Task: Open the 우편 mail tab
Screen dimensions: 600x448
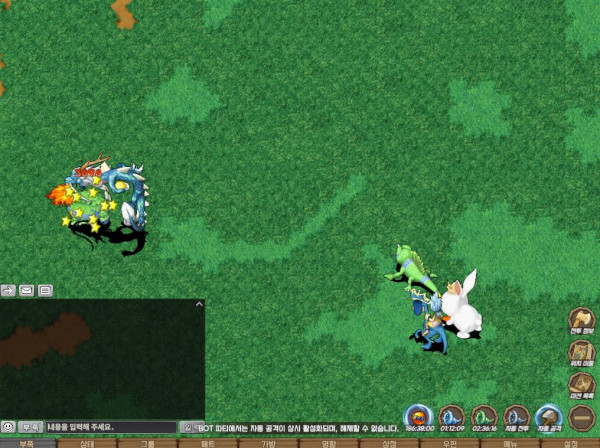Action: (449, 443)
